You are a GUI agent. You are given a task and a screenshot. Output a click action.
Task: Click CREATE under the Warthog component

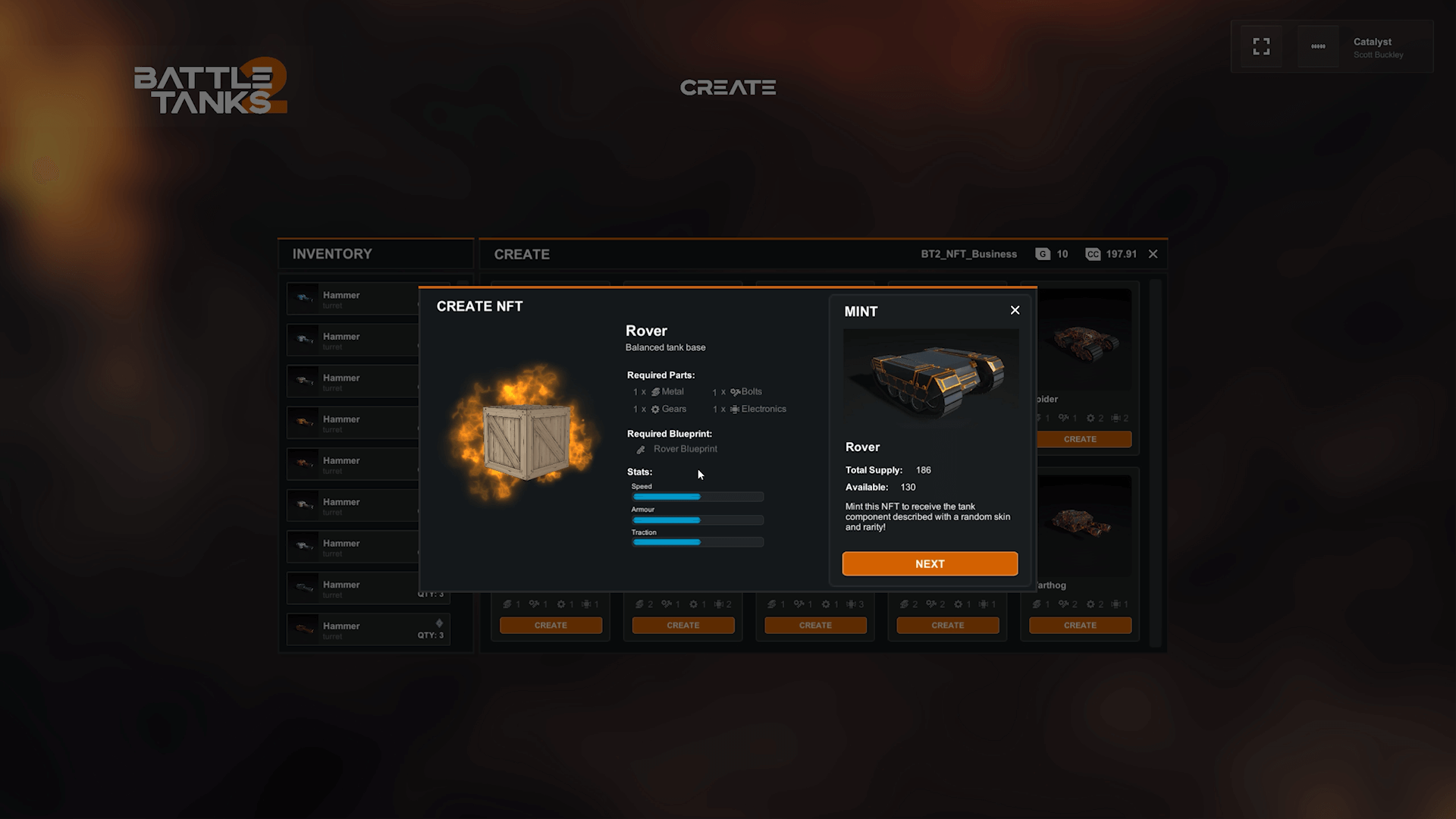(1080, 625)
